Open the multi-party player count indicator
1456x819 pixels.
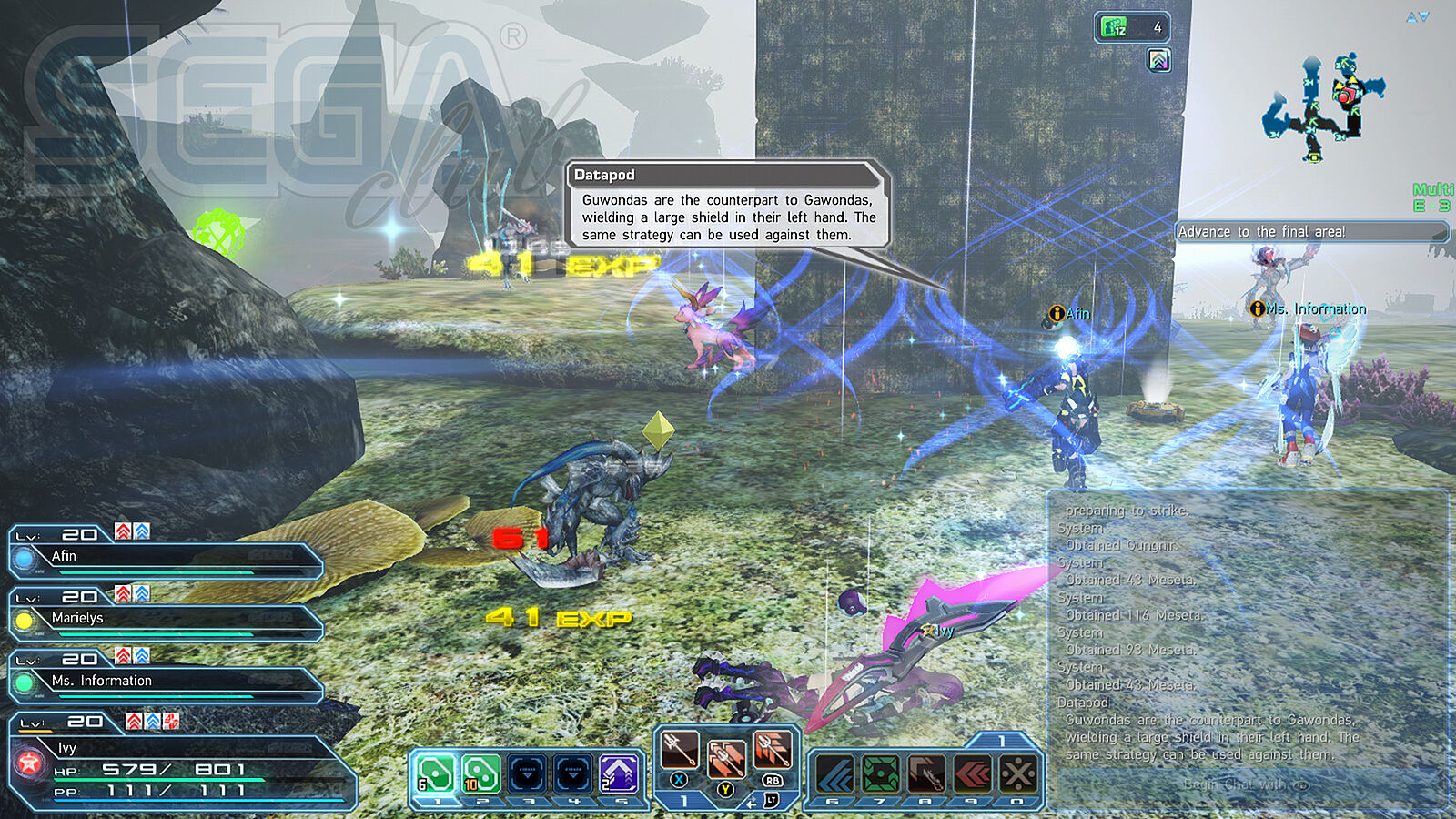(x=1132, y=27)
